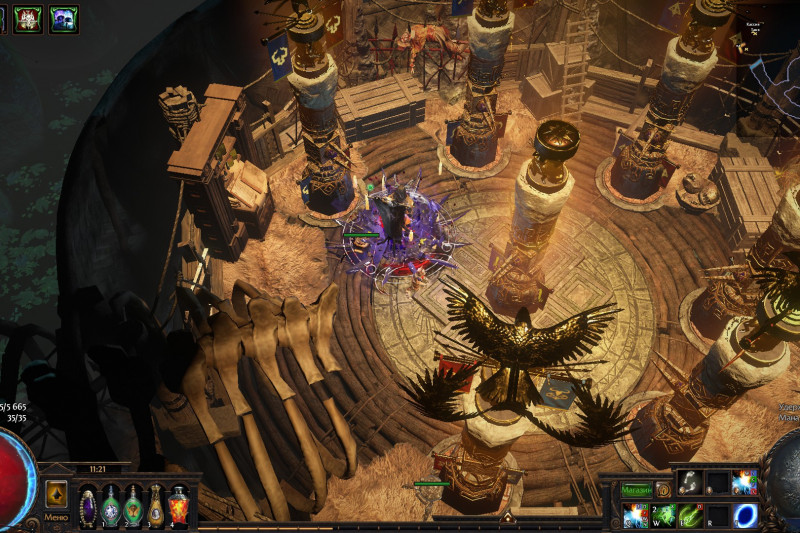Open the Меню button
800x533 pixels.
click(x=56, y=518)
